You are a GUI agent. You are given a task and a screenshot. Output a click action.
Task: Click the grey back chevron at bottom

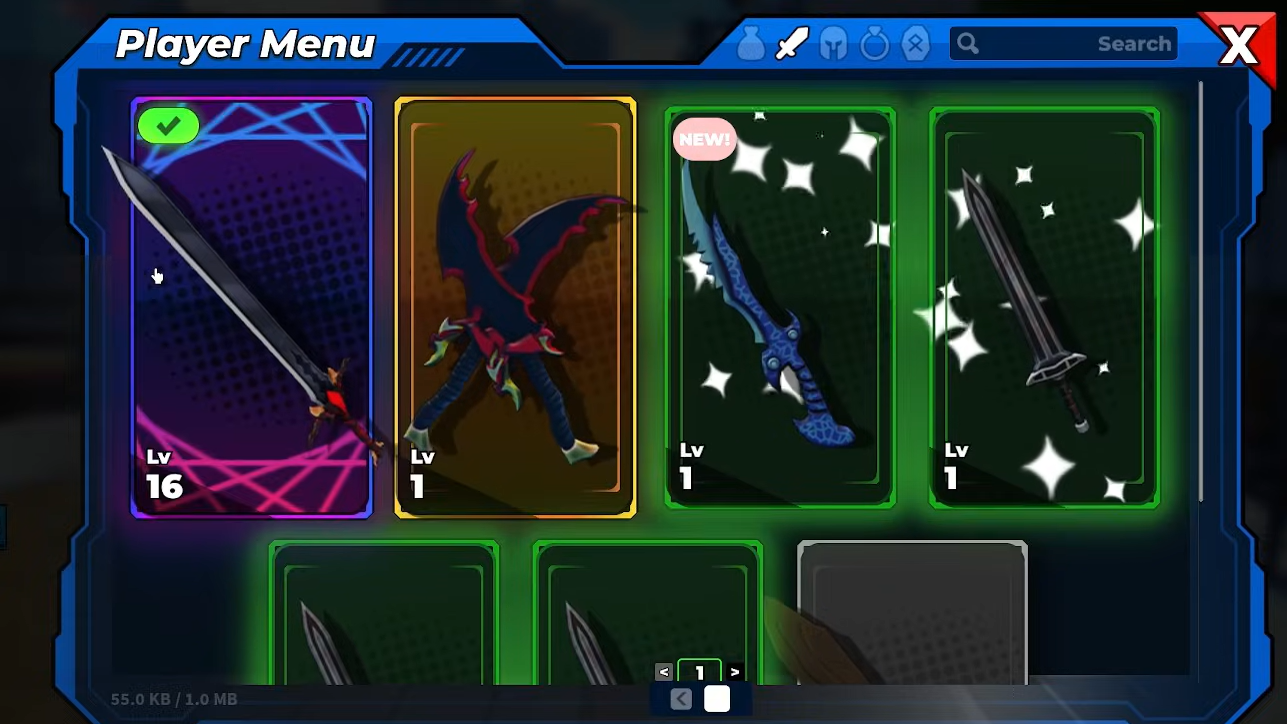click(681, 699)
